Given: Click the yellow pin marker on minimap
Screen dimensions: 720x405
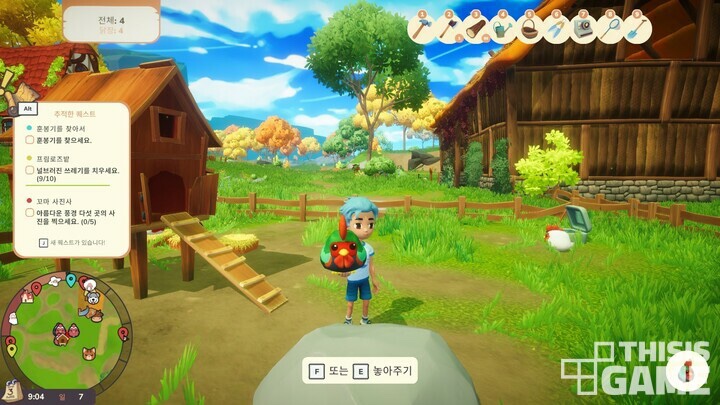Looking at the screenshot, I should click(12, 350).
